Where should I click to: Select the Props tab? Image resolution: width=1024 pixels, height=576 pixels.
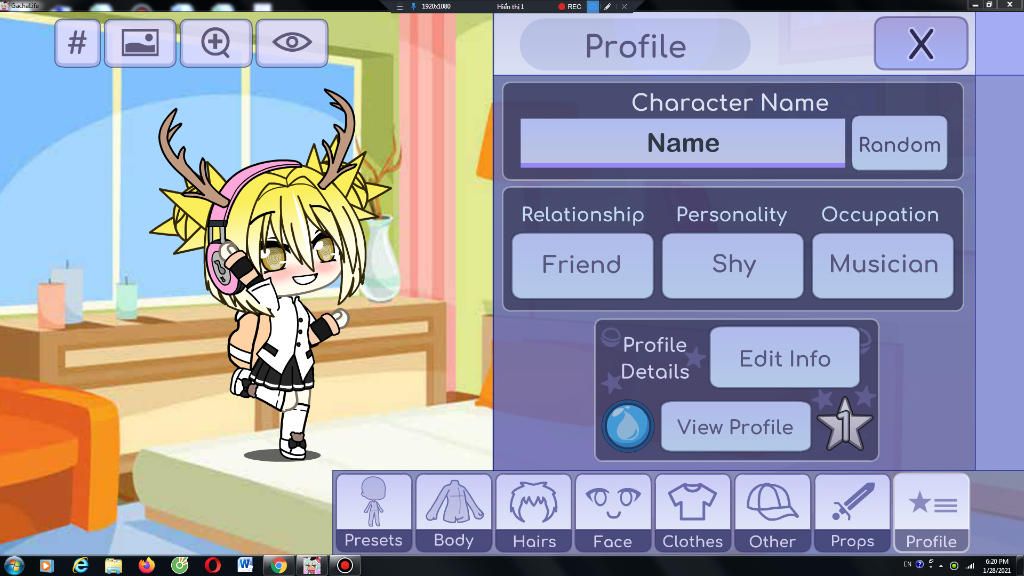coord(852,513)
